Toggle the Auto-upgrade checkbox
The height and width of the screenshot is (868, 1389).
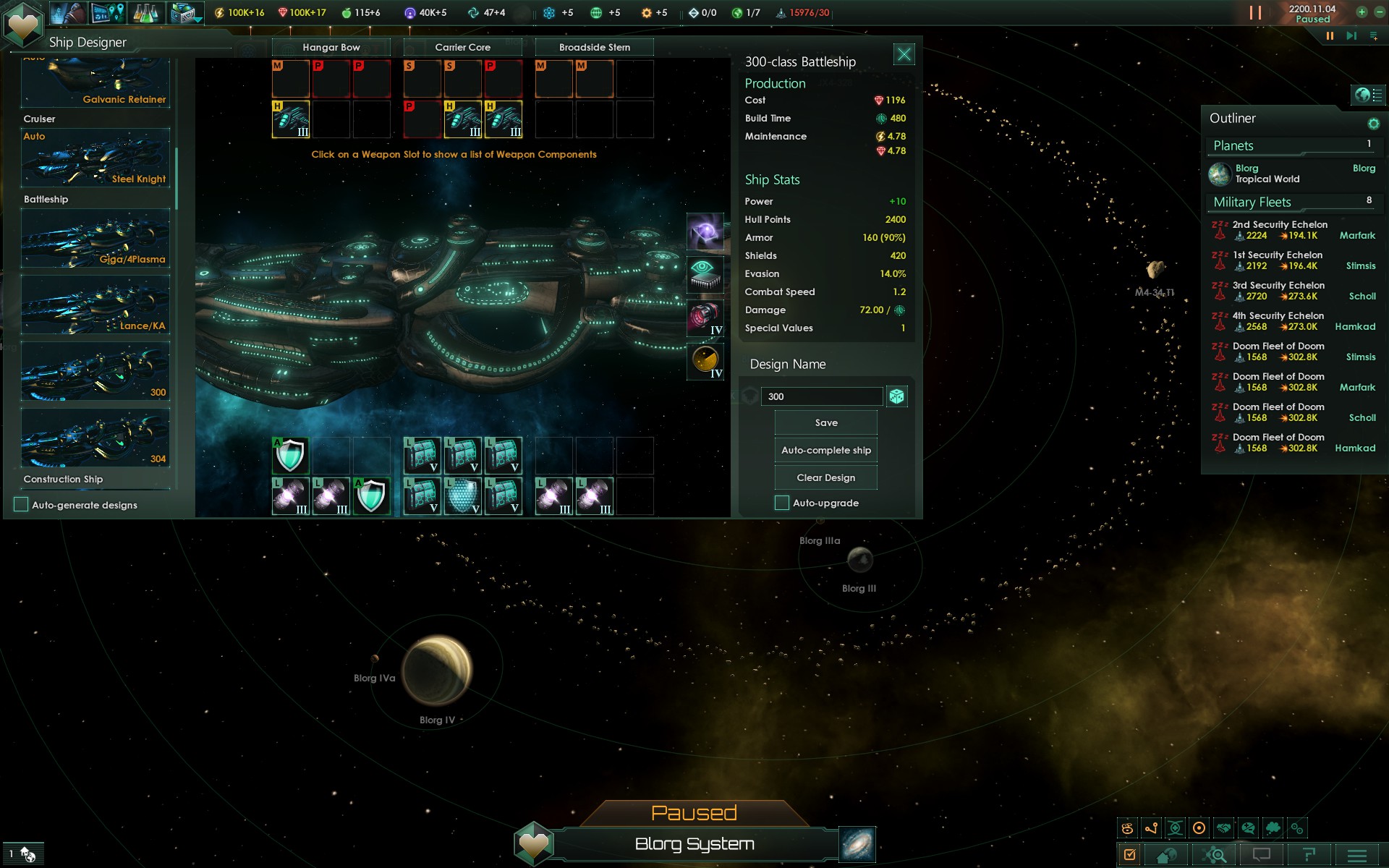pos(782,503)
